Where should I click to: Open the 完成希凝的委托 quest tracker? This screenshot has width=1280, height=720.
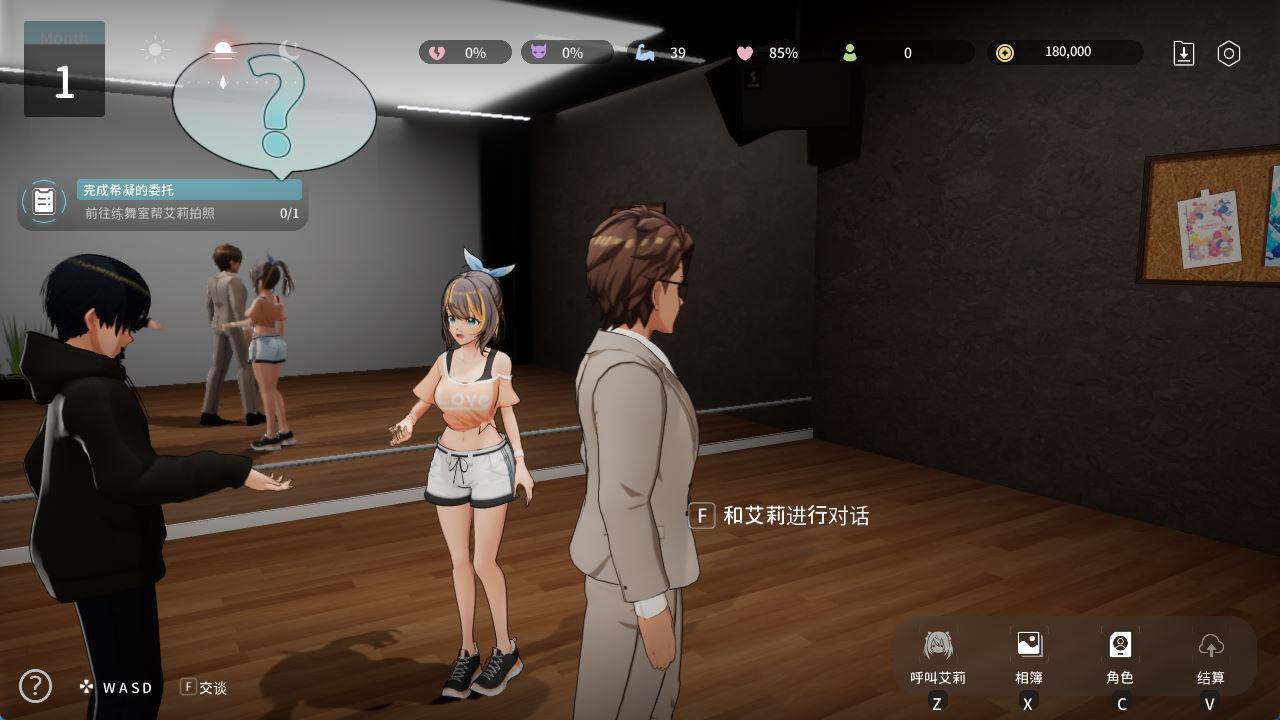tap(163, 202)
